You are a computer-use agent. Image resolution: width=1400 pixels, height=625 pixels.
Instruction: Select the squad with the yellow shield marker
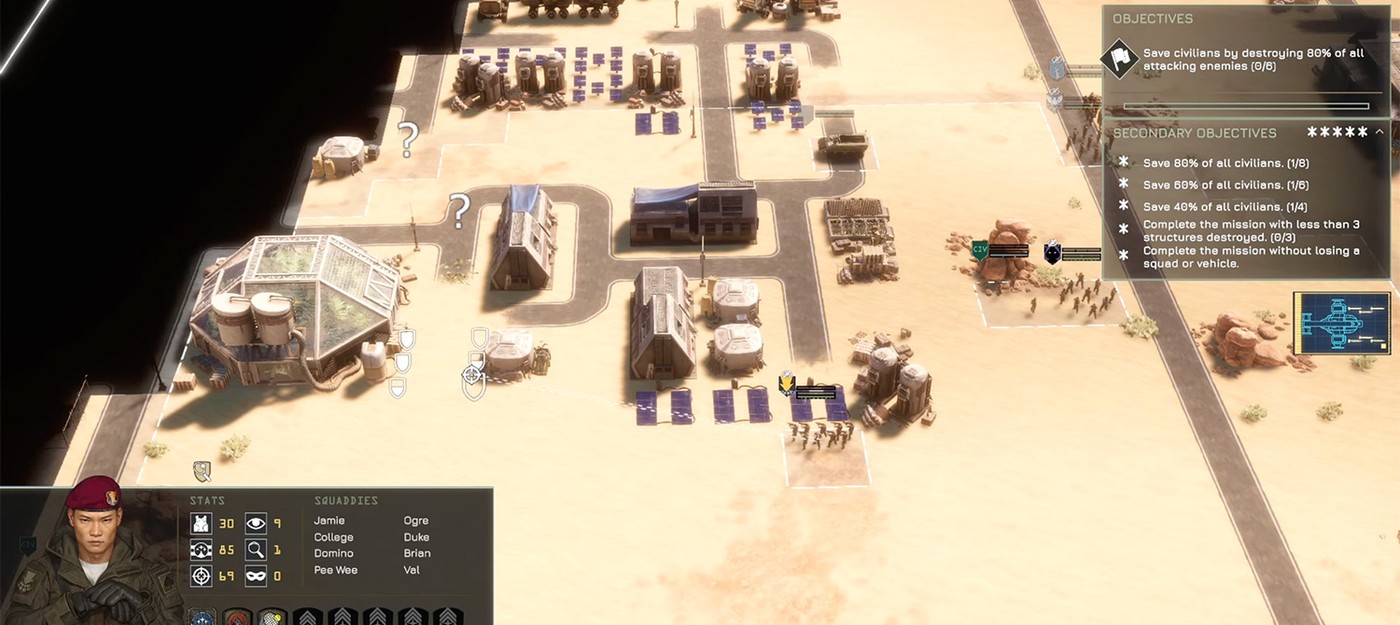click(x=787, y=384)
